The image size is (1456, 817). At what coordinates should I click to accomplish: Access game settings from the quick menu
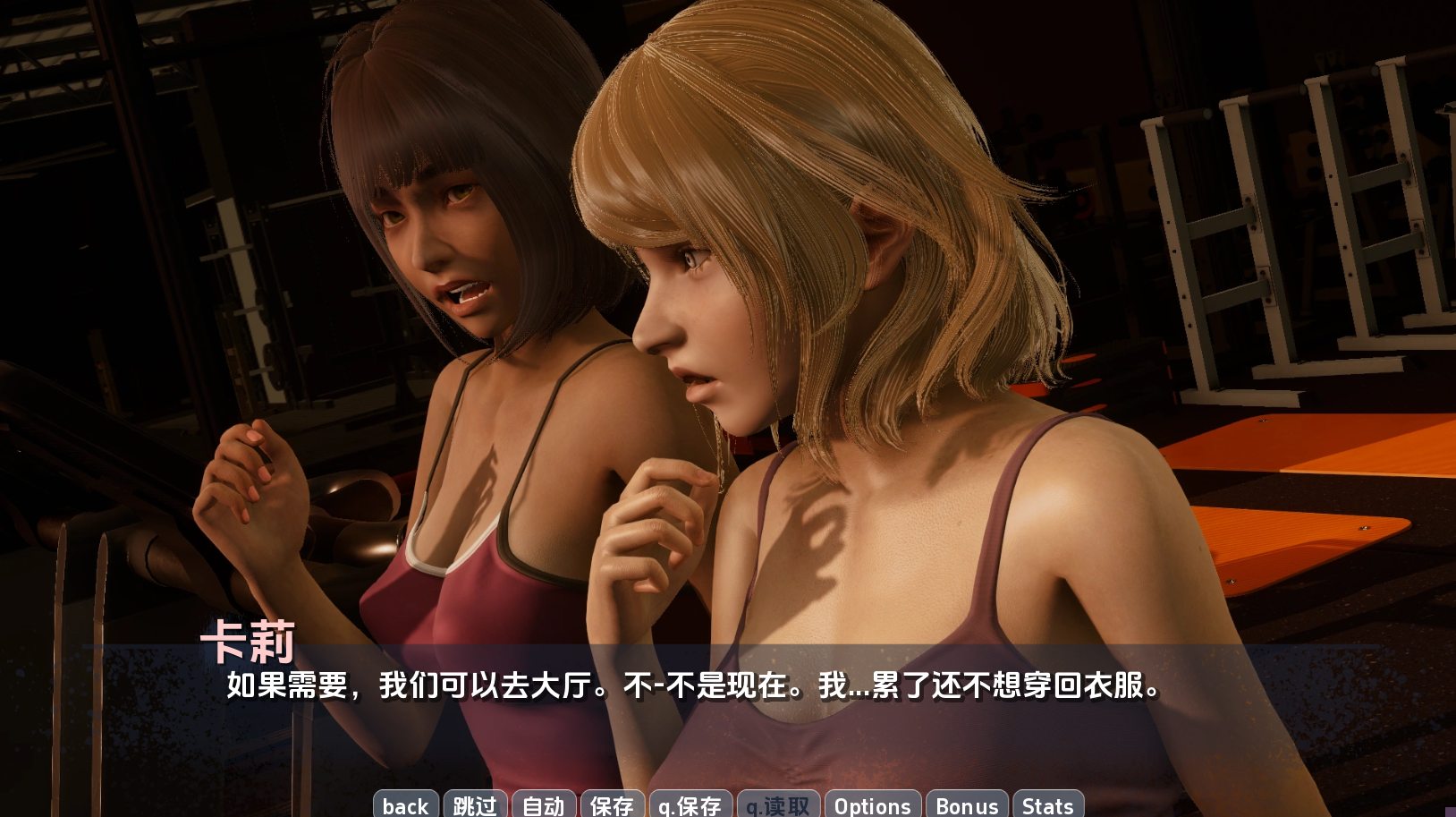tap(873, 806)
